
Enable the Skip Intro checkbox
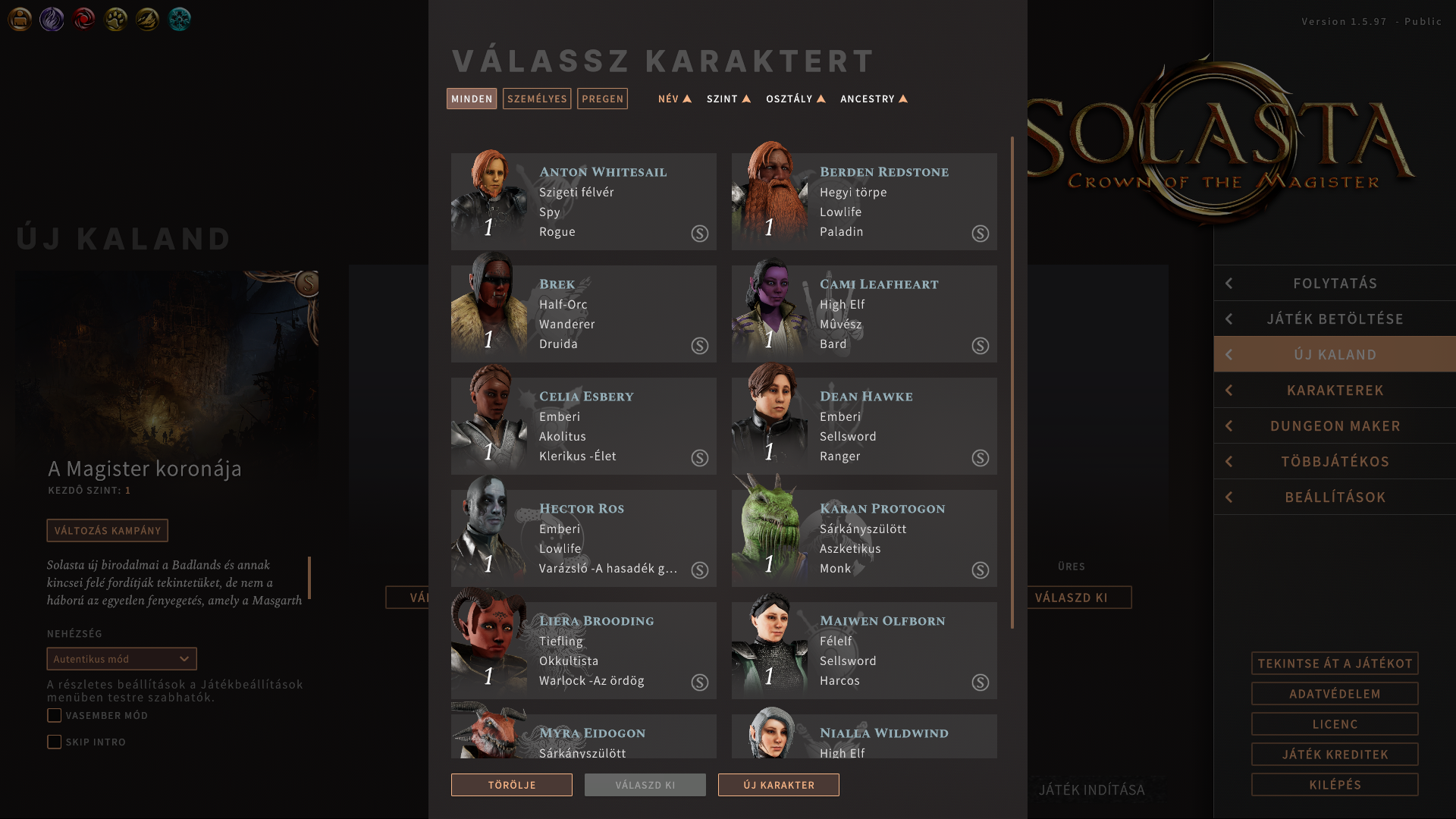point(55,742)
